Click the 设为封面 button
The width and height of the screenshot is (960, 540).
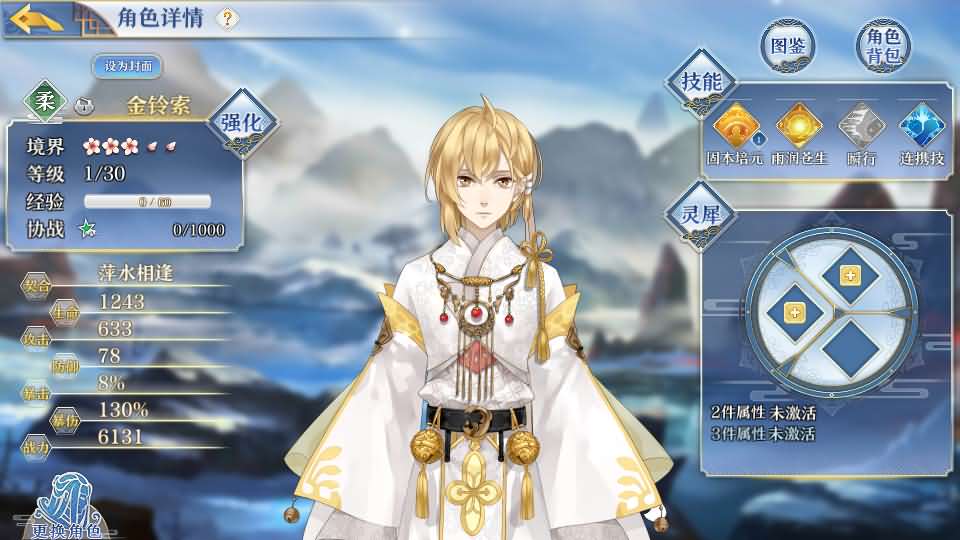tap(127, 66)
